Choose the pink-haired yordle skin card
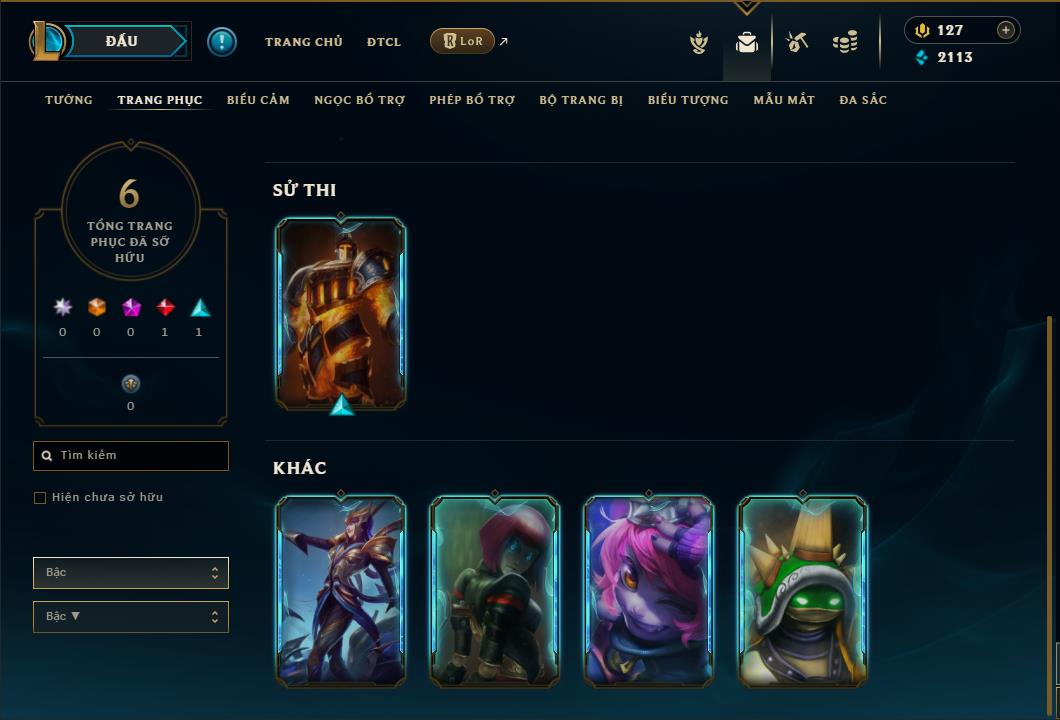 (649, 590)
